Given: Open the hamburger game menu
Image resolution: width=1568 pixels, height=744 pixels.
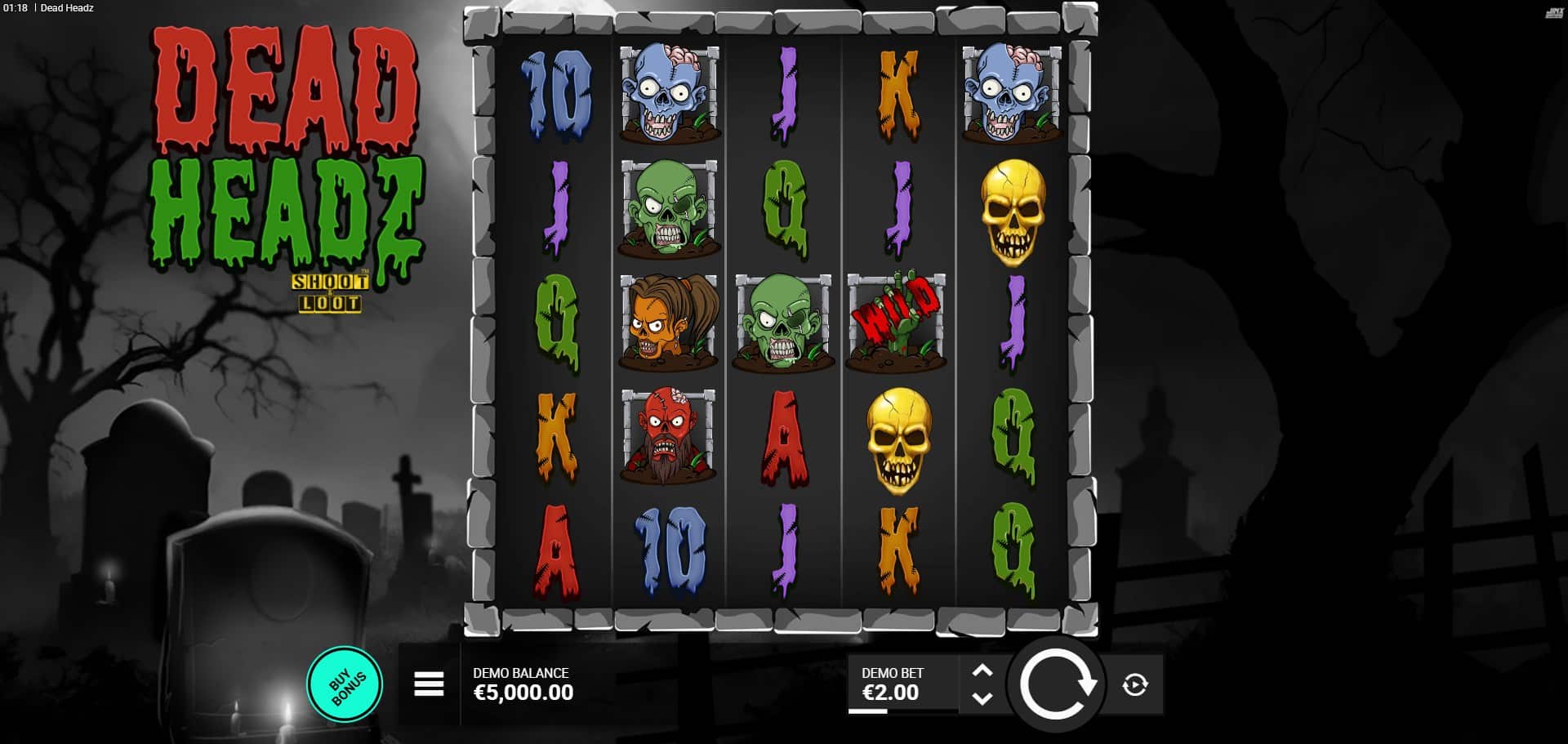Looking at the screenshot, I should click(x=429, y=684).
